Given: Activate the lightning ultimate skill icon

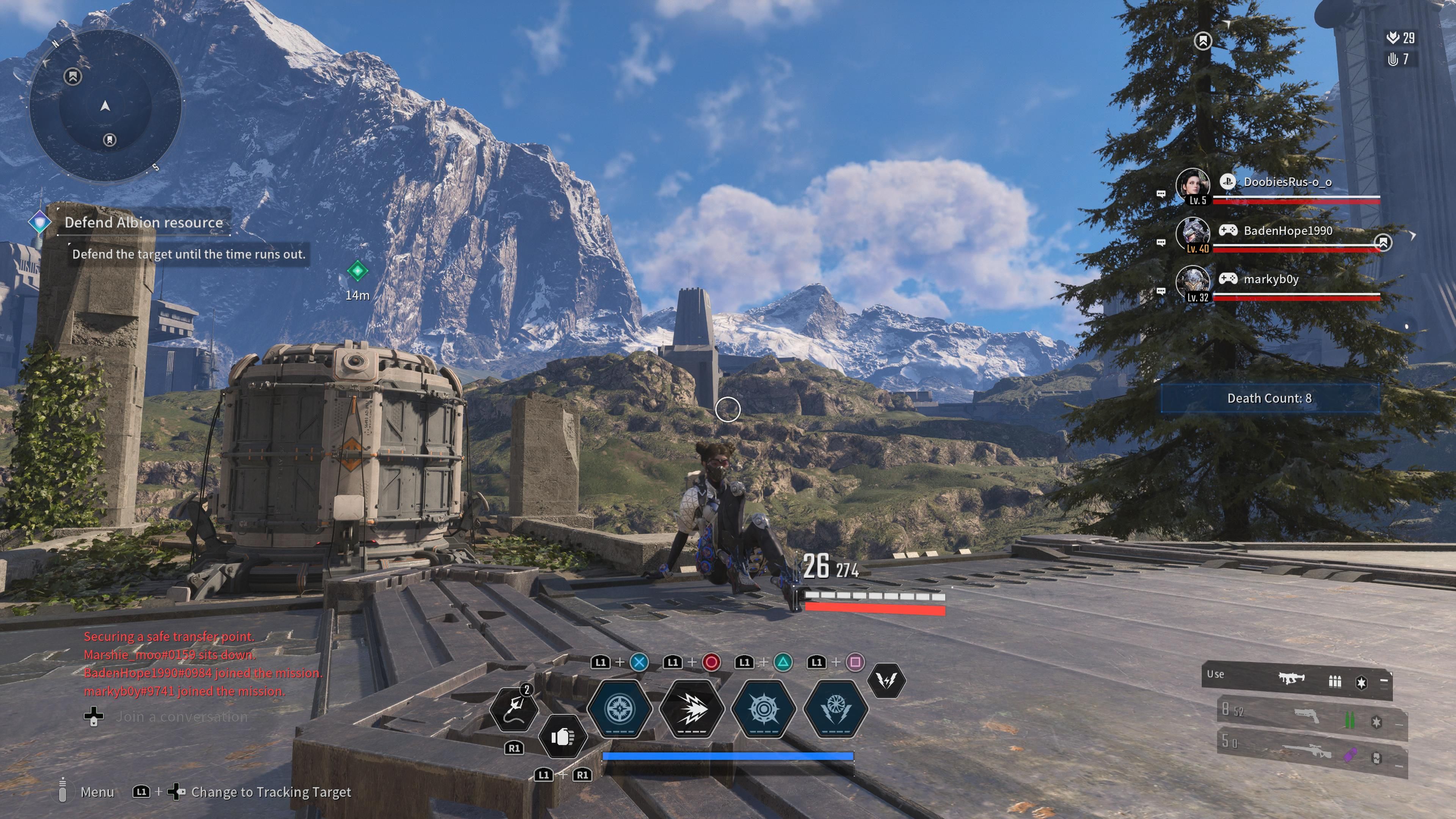Looking at the screenshot, I should click(x=887, y=681).
